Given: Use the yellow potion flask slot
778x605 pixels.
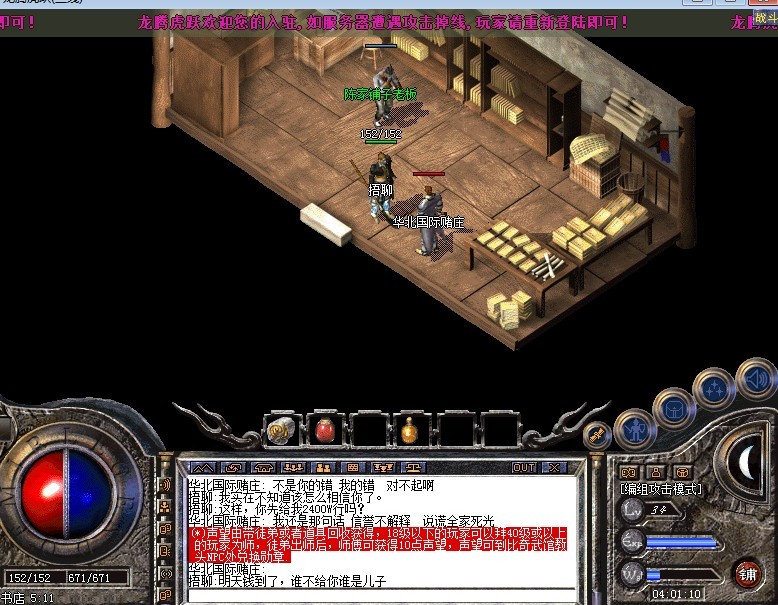Looking at the screenshot, I should [410, 429].
